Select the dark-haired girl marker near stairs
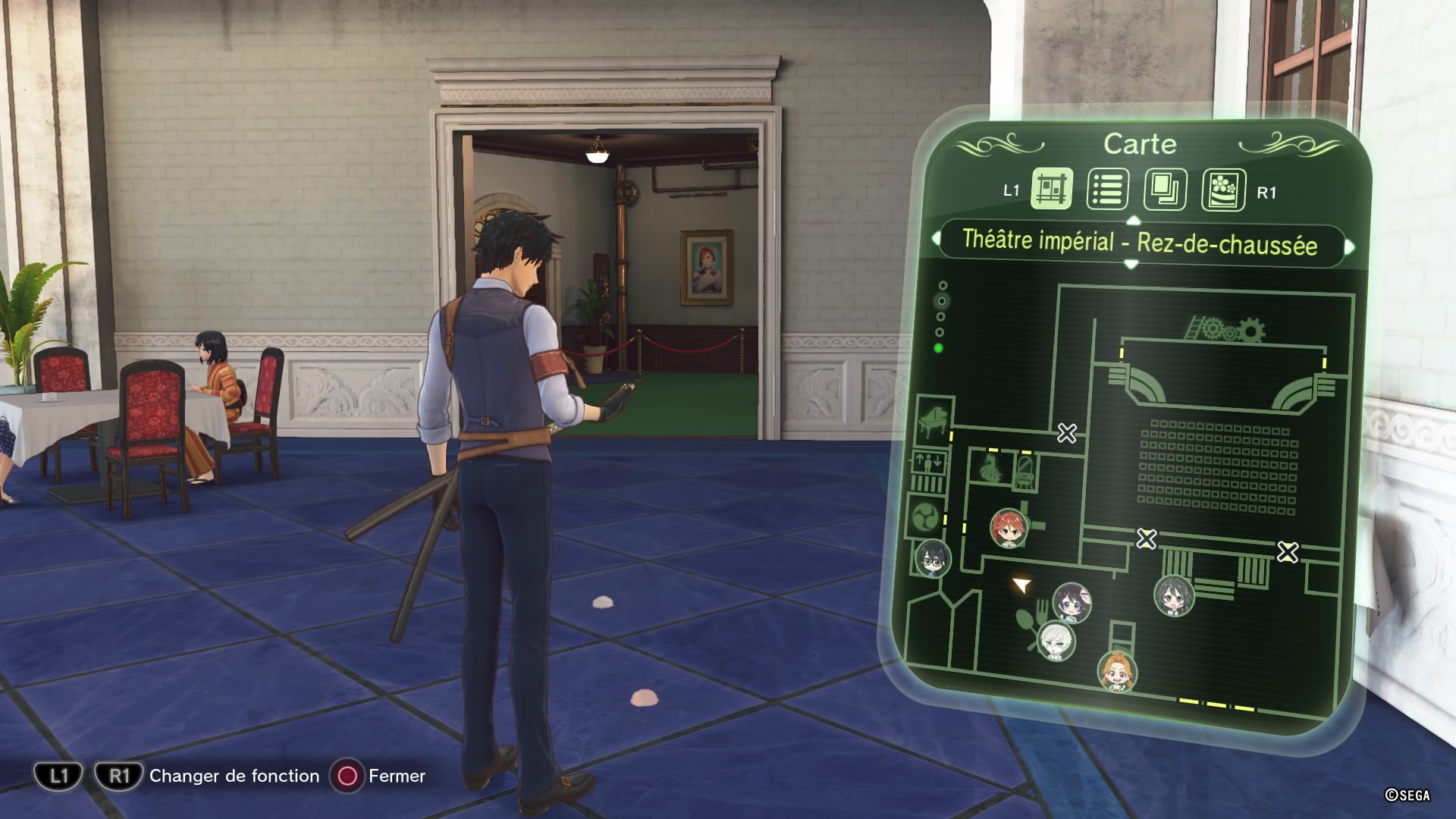Image resolution: width=1456 pixels, height=819 pixels. coord(1173,595)
